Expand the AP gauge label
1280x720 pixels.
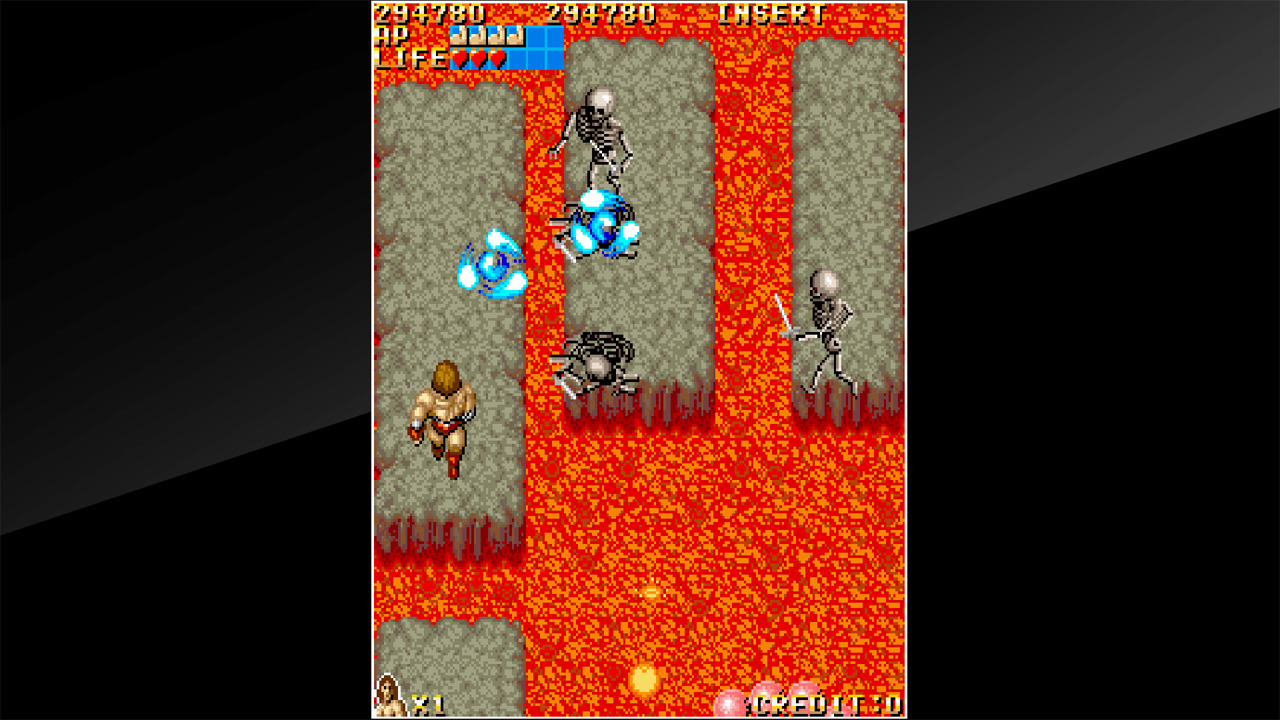coord(393,38)
